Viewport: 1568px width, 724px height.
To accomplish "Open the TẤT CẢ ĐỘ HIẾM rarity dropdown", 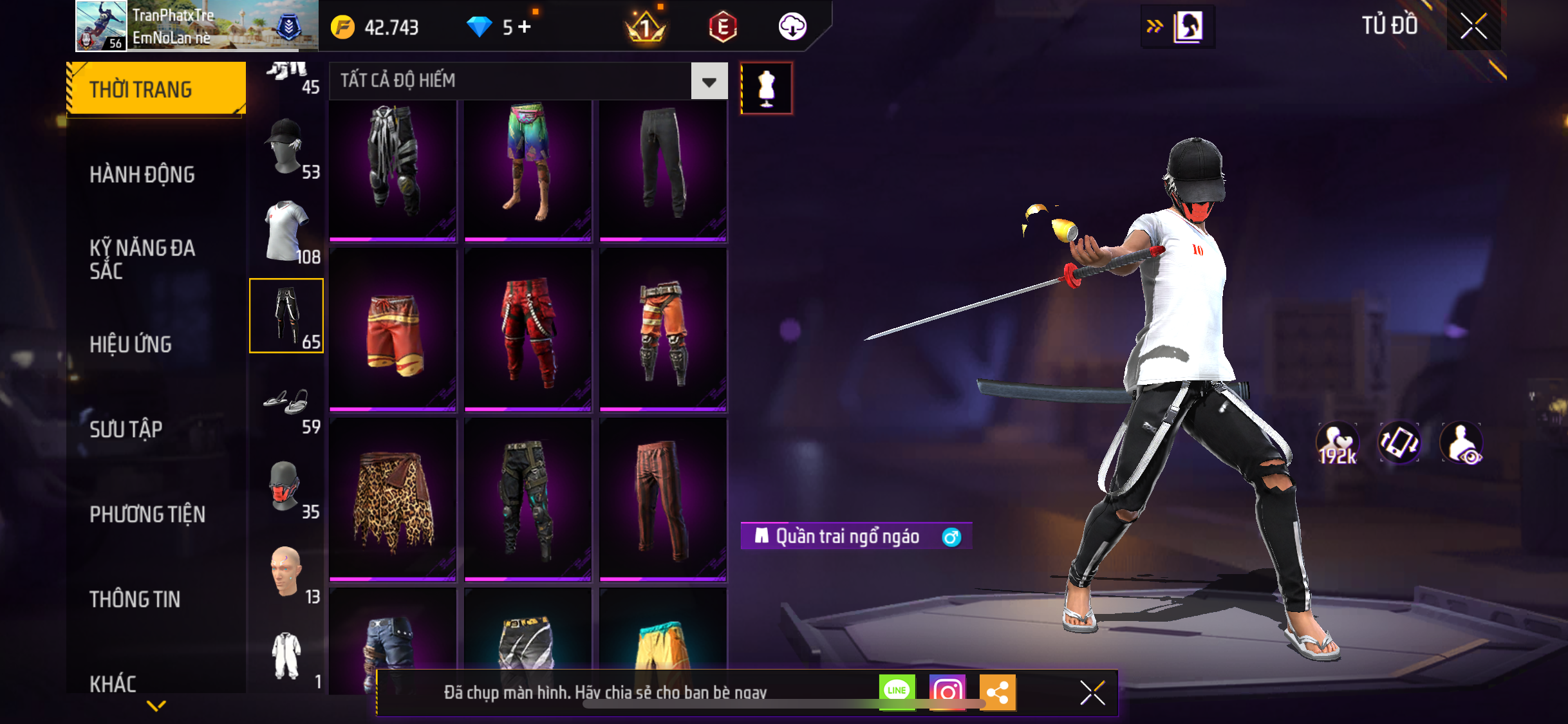I will 709,82.
